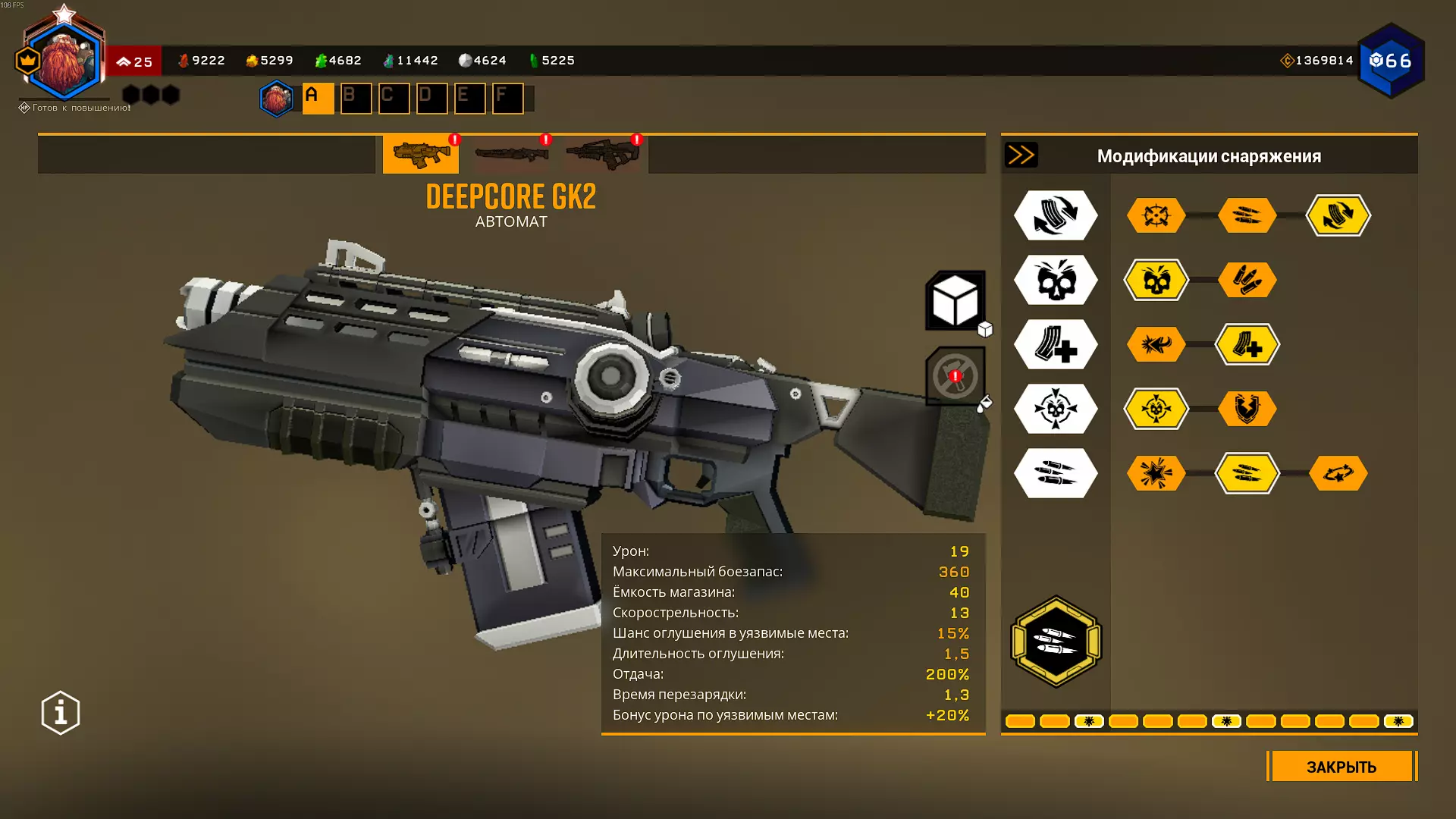The height and width of the screenshot is (819, 1456).
Task: Close the weapon modification screen
Action: 1341,767
